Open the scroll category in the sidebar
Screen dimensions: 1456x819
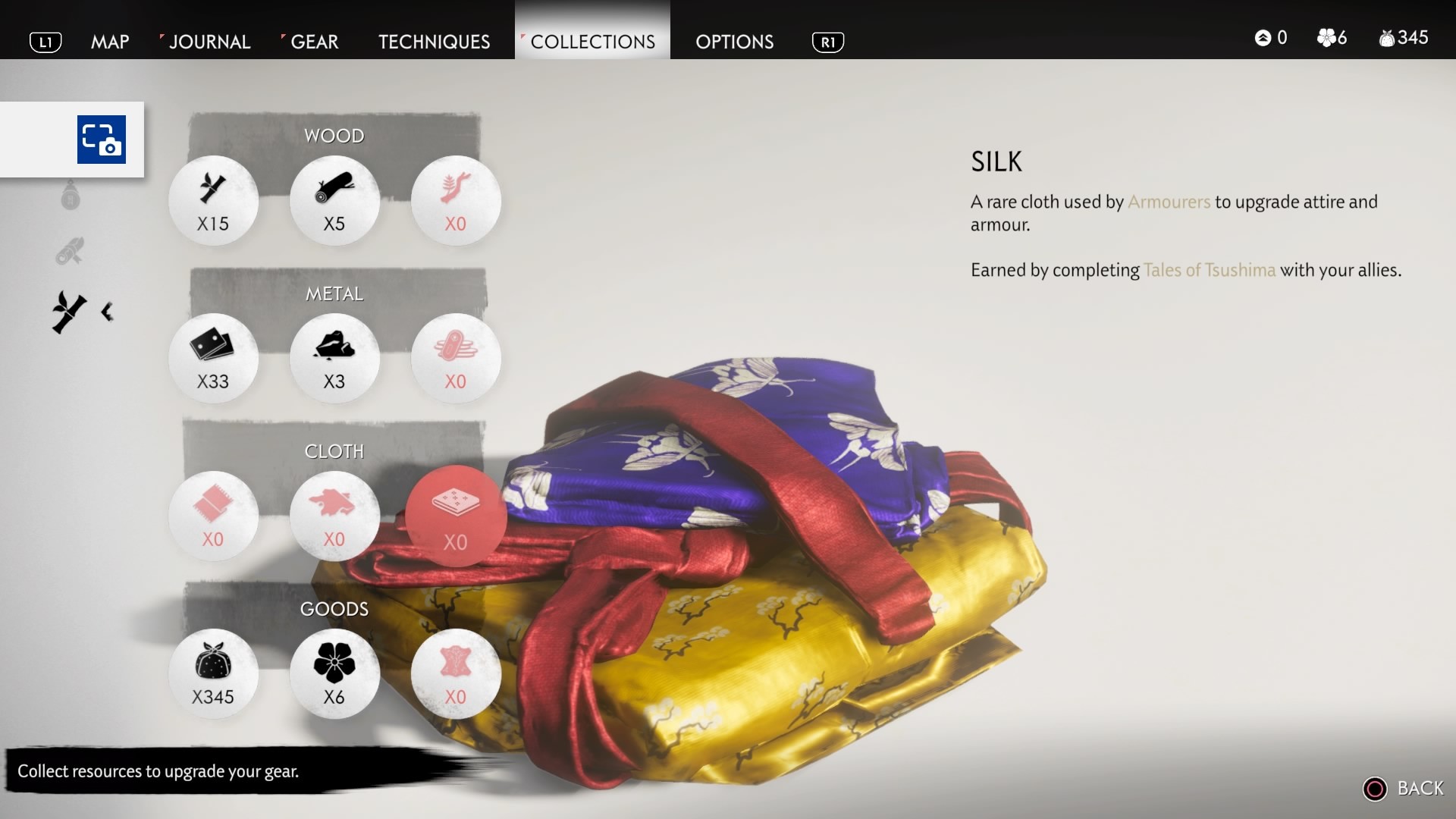pos(70,250)
